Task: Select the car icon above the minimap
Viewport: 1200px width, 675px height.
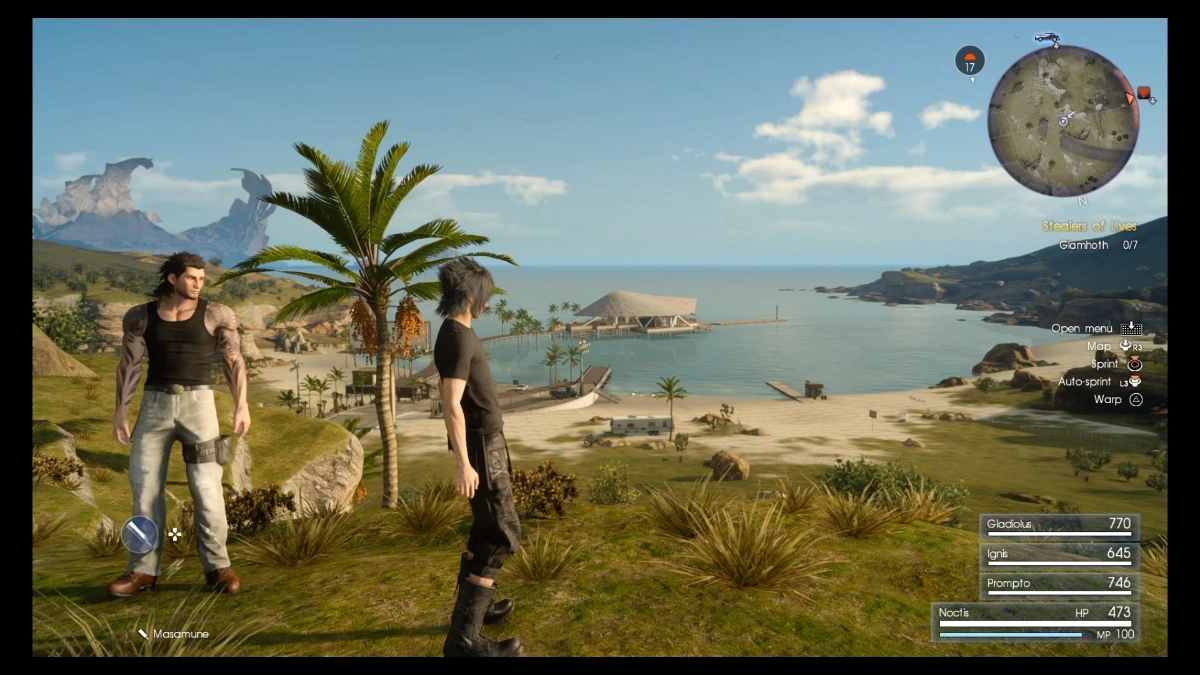Action: [x=1046, y=38]
